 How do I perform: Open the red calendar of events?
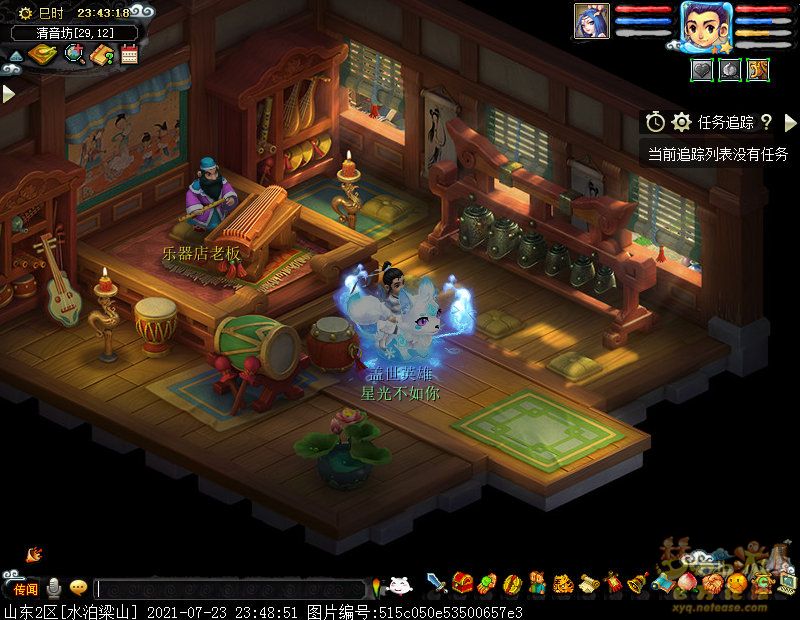point(129,55)
